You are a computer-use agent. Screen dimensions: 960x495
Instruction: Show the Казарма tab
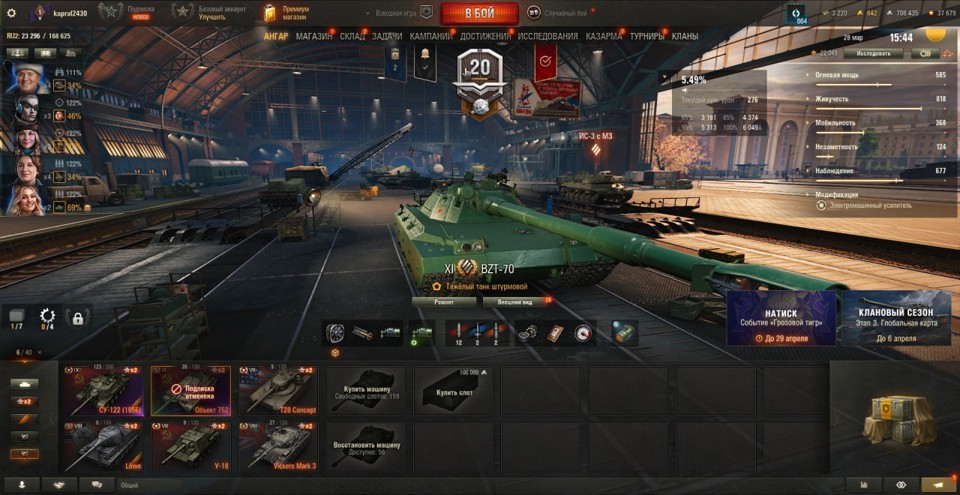[604, 36]
